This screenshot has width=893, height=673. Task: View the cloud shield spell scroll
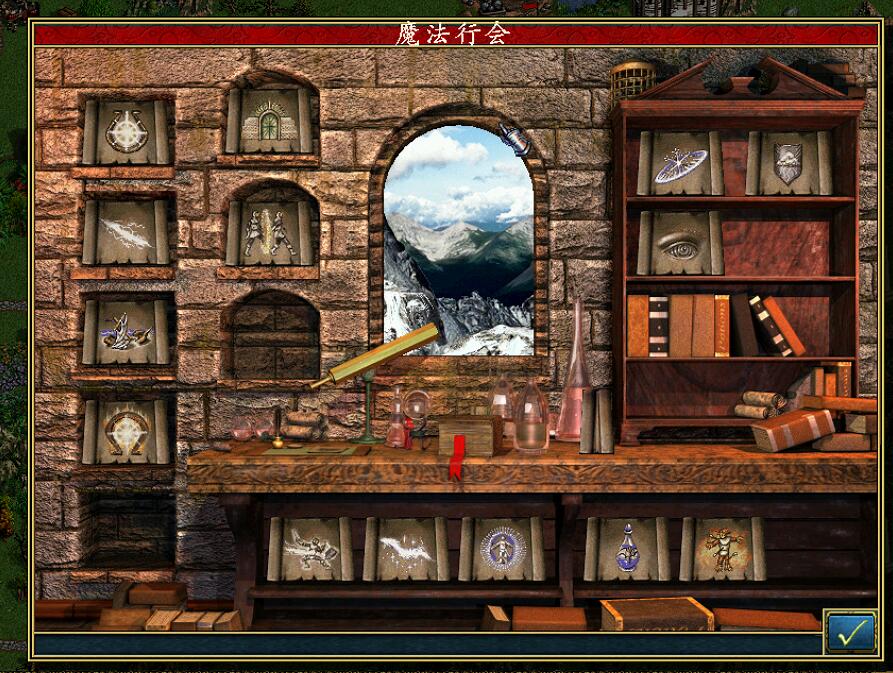click(x=789, y=163)
